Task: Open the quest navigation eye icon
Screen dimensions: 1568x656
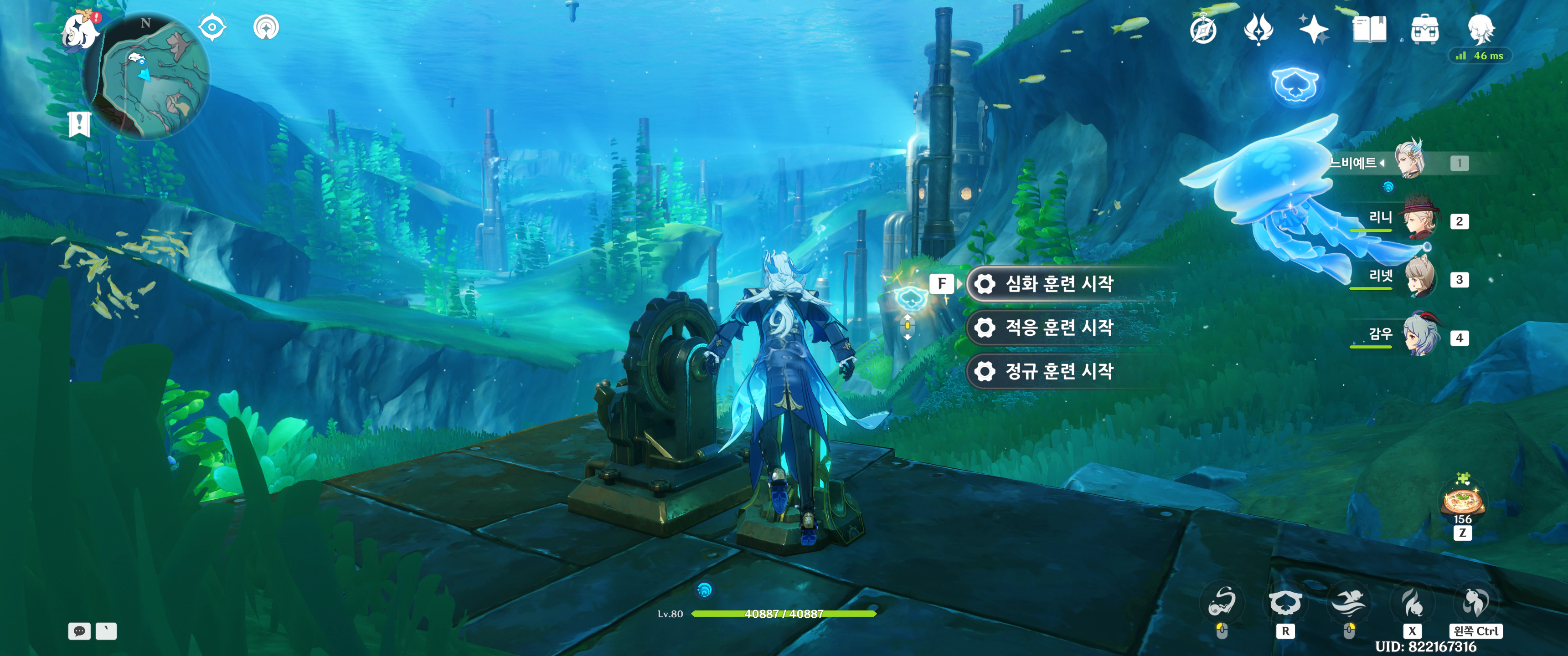Action: point(212,27)
